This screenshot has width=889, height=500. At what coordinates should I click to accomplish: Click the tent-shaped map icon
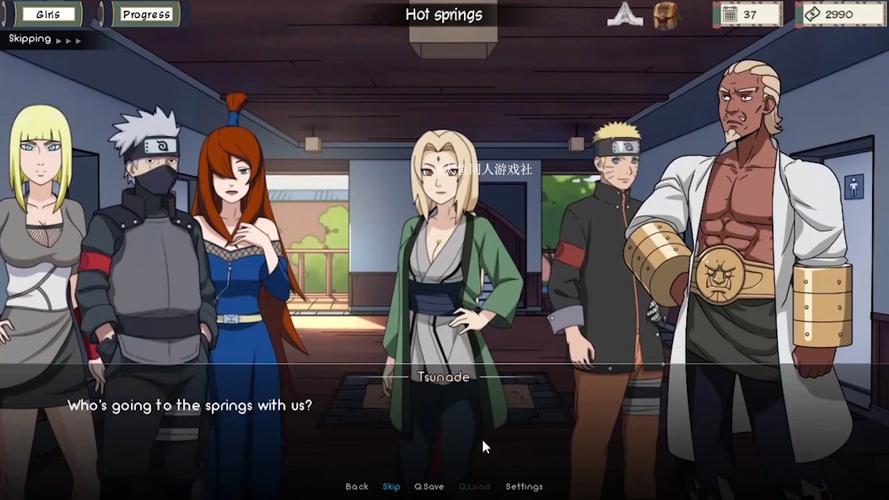(624, 14)
